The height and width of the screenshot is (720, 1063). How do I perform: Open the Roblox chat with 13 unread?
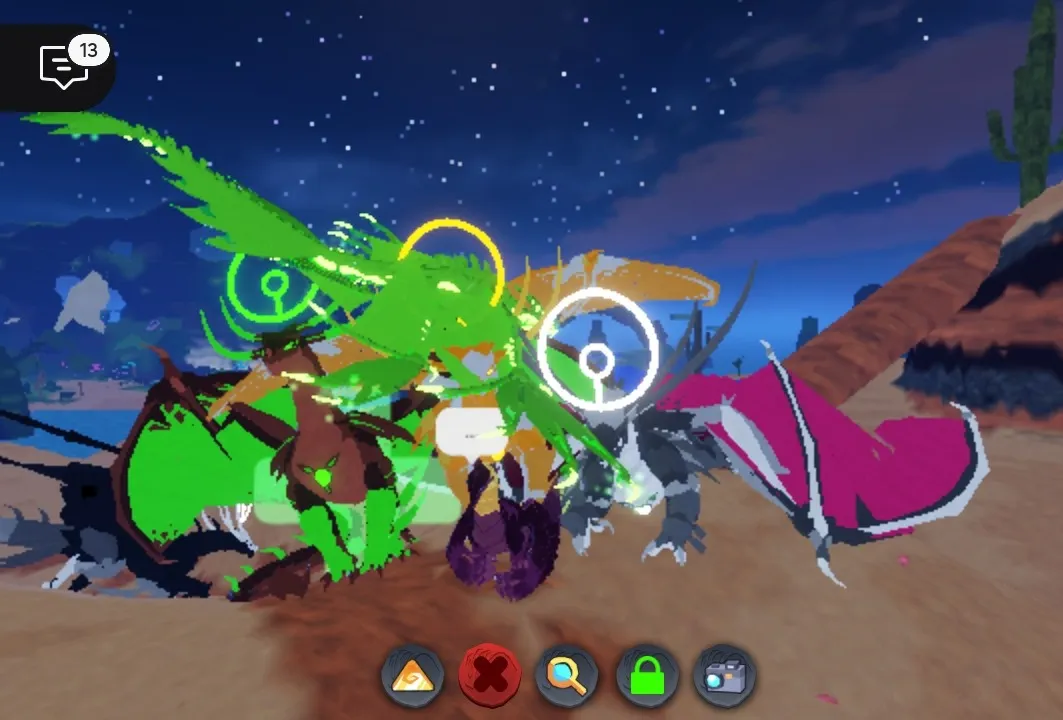click(x=64, y=65)
